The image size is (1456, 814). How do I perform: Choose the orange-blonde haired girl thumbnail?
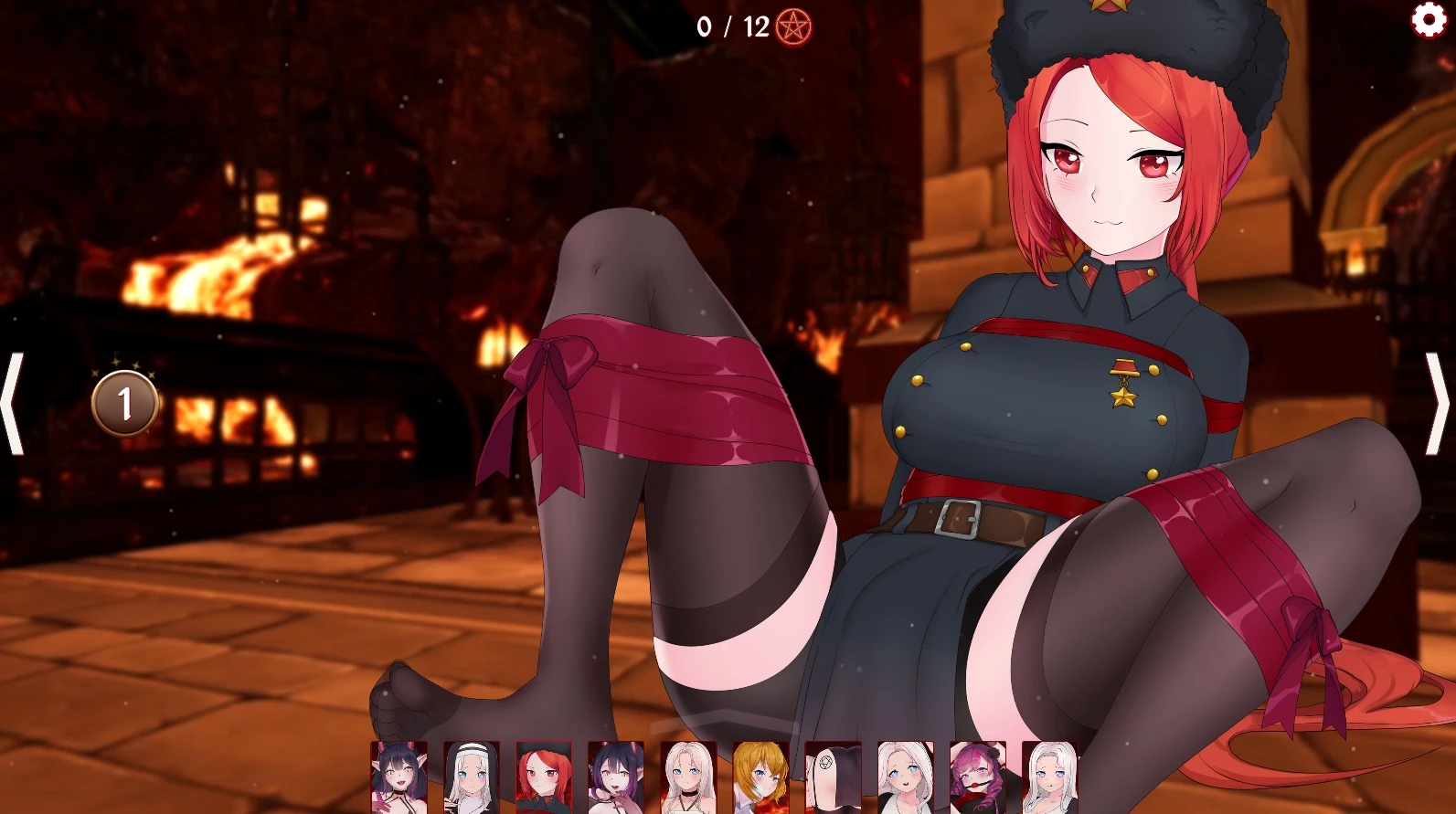point(760,777)
